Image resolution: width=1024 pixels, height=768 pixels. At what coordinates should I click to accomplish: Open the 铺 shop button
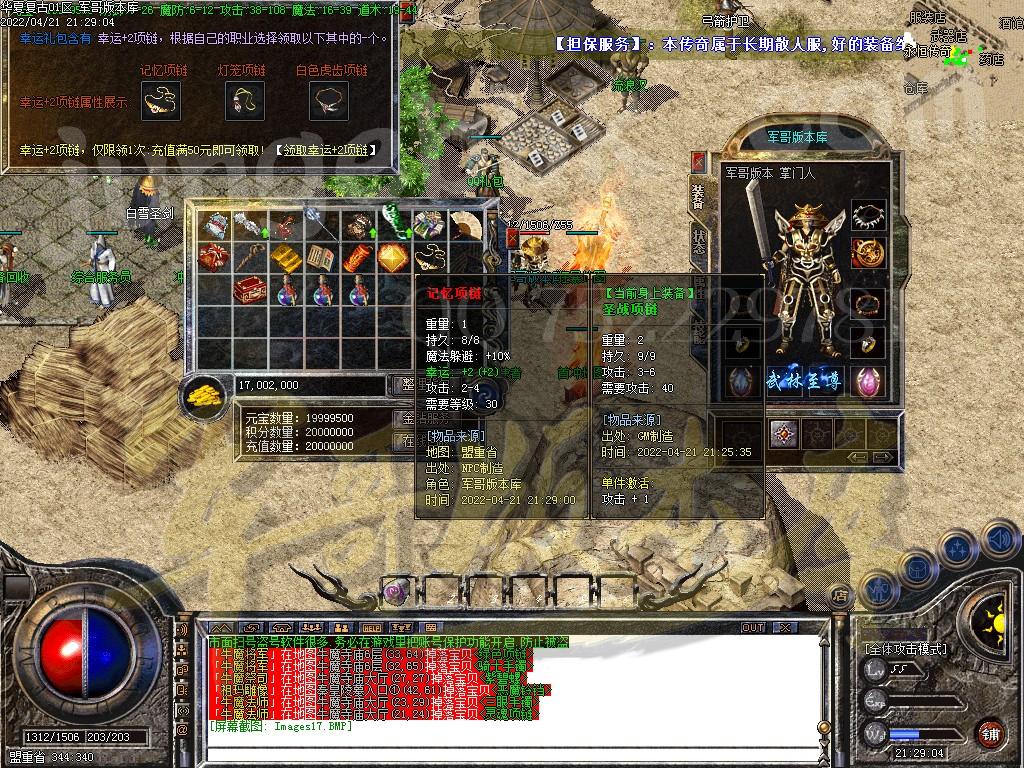pyautogui.click(x=989, y=734)
